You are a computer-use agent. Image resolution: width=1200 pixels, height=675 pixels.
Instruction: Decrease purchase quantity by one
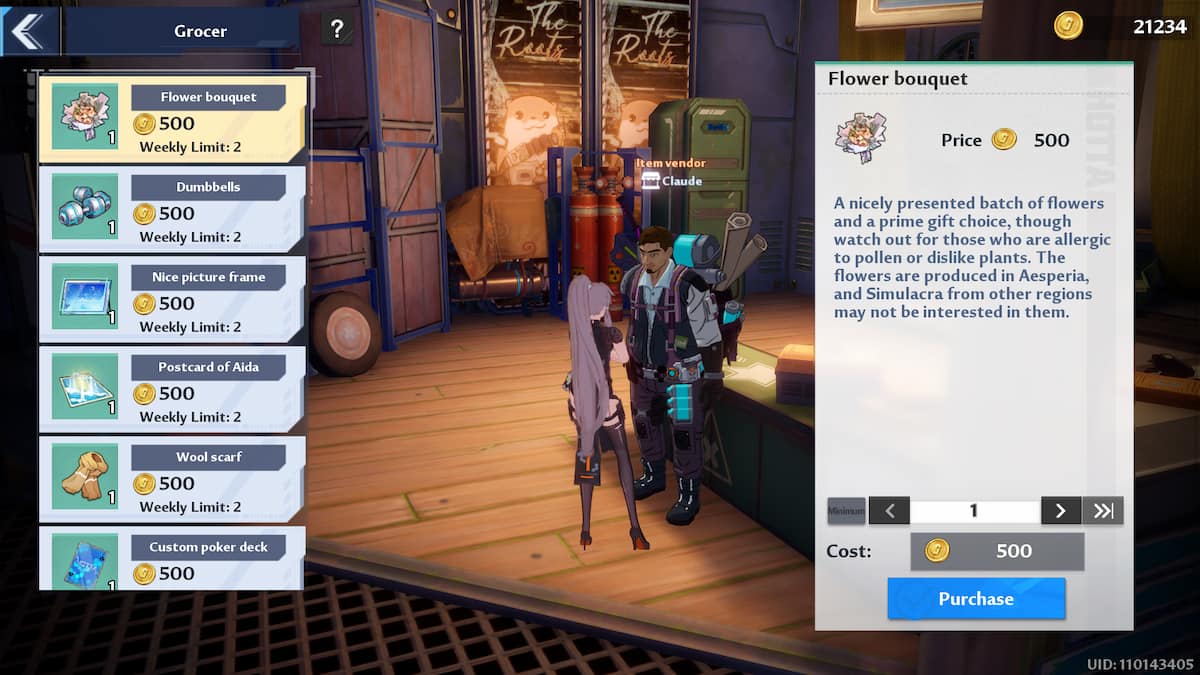[889, 511]
